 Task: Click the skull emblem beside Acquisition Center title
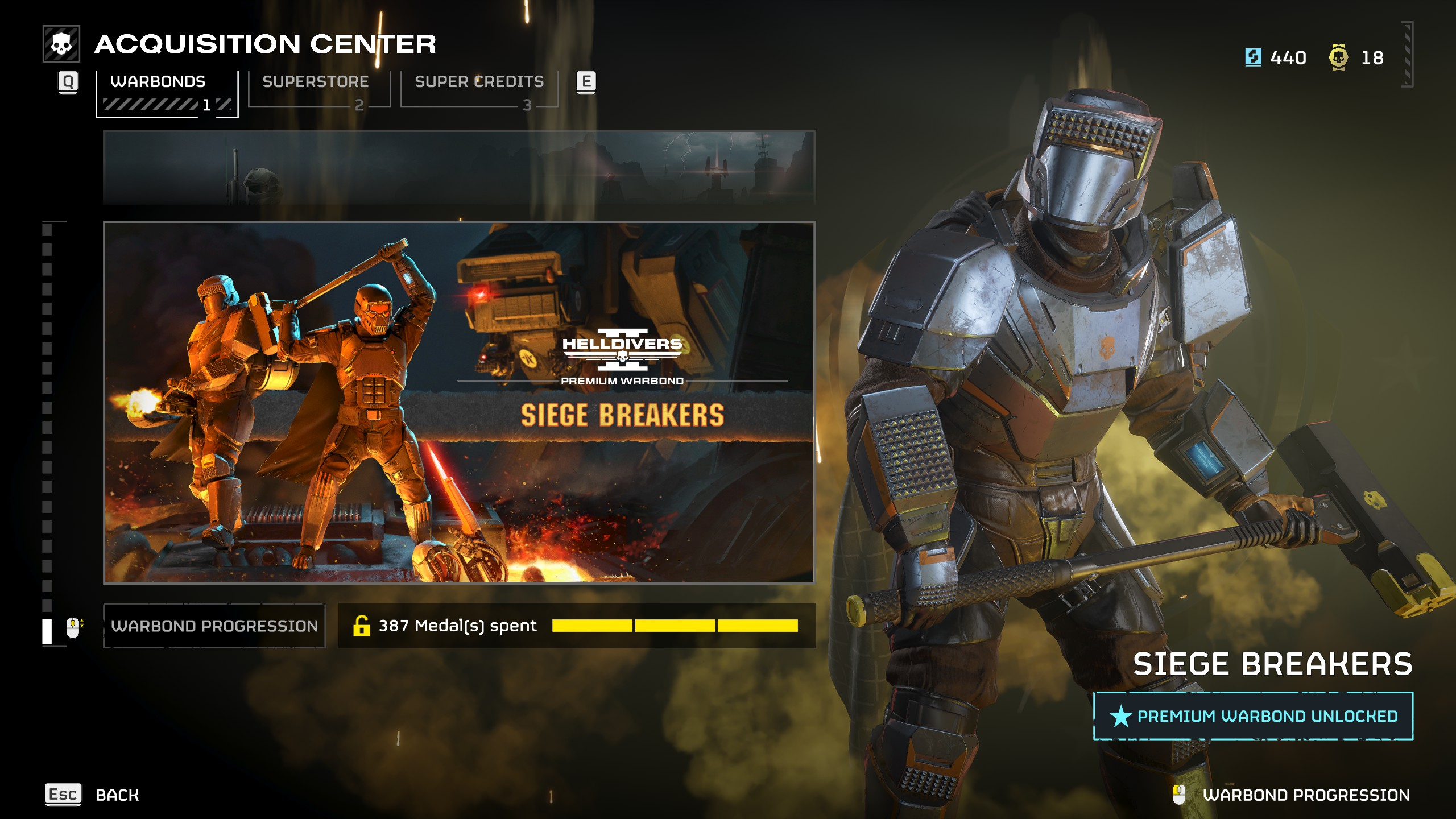pyautogui.click(x=63, y=43)
